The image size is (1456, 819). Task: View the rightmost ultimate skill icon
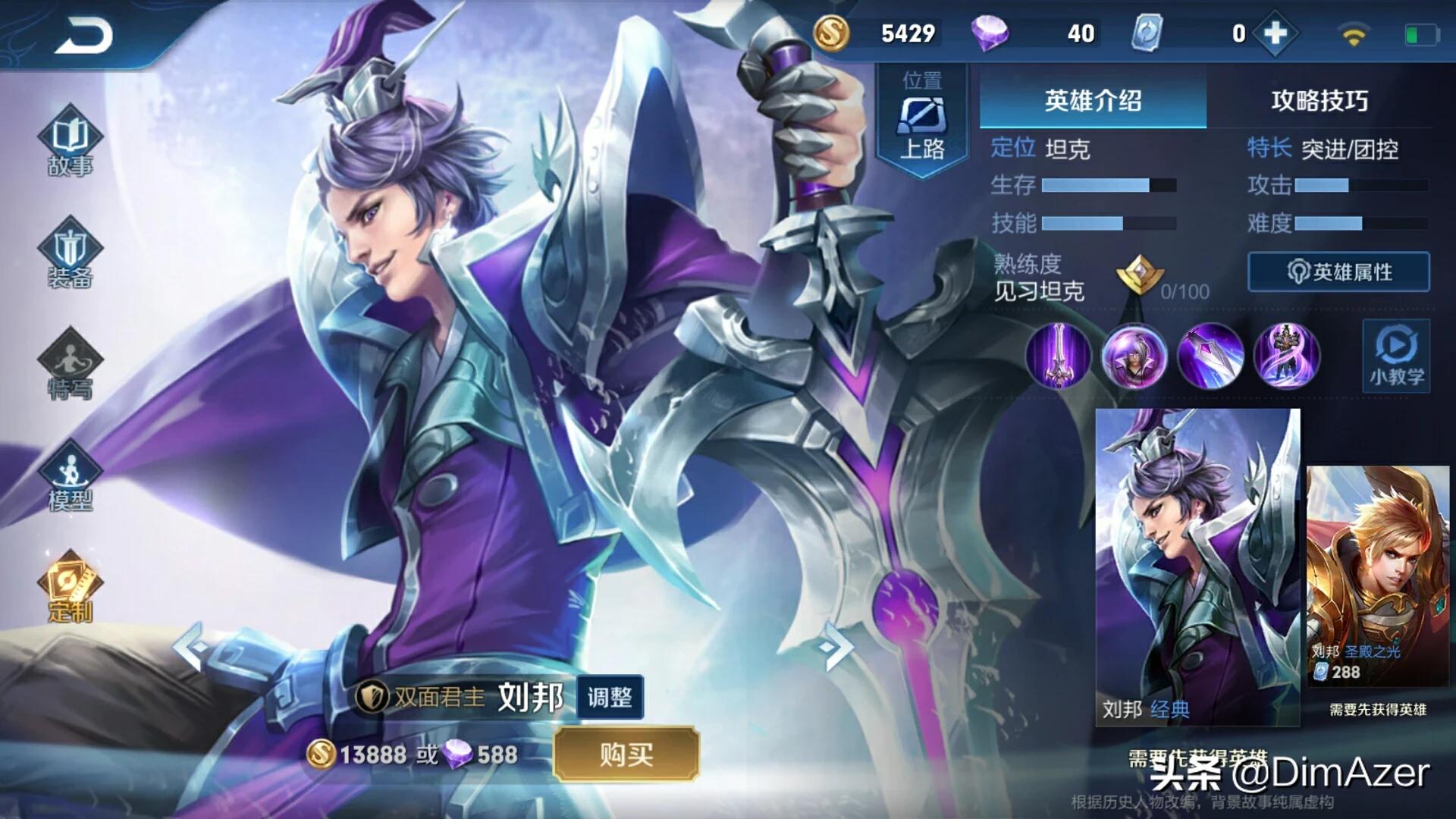(x=1287, y=357)
